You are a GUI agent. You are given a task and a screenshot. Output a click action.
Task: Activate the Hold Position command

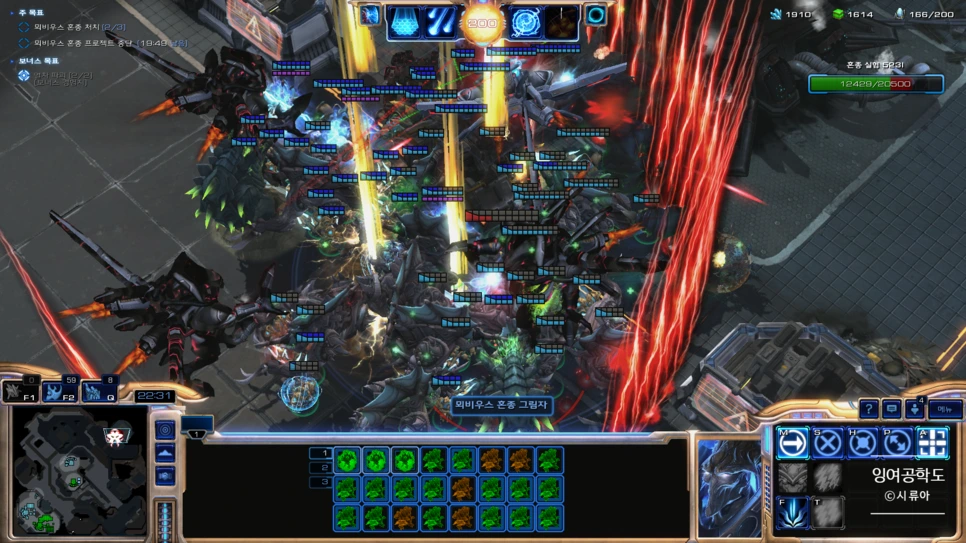click(863, 443)
